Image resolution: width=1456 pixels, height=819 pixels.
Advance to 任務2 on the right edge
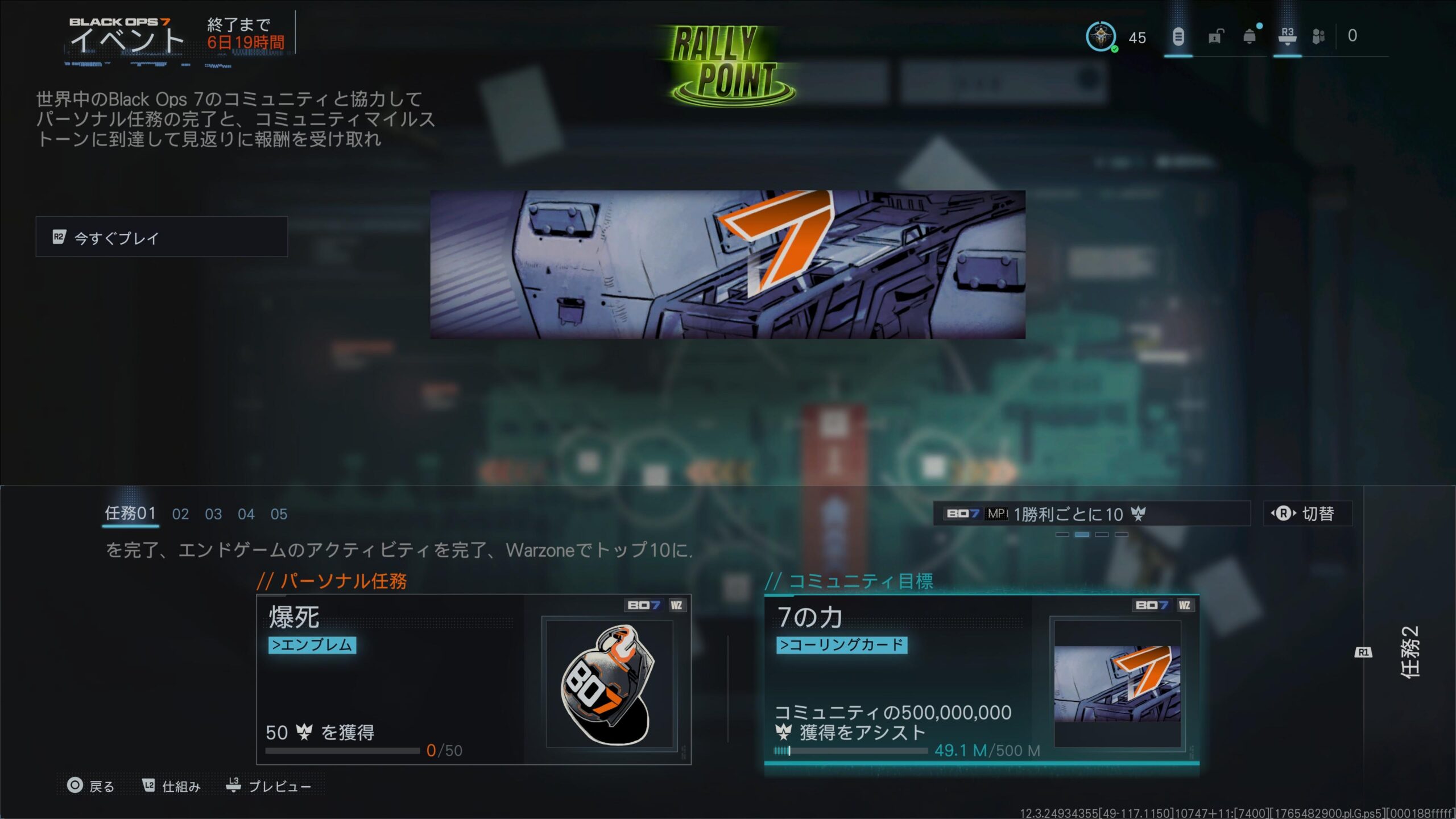[x=1409, y=652]
